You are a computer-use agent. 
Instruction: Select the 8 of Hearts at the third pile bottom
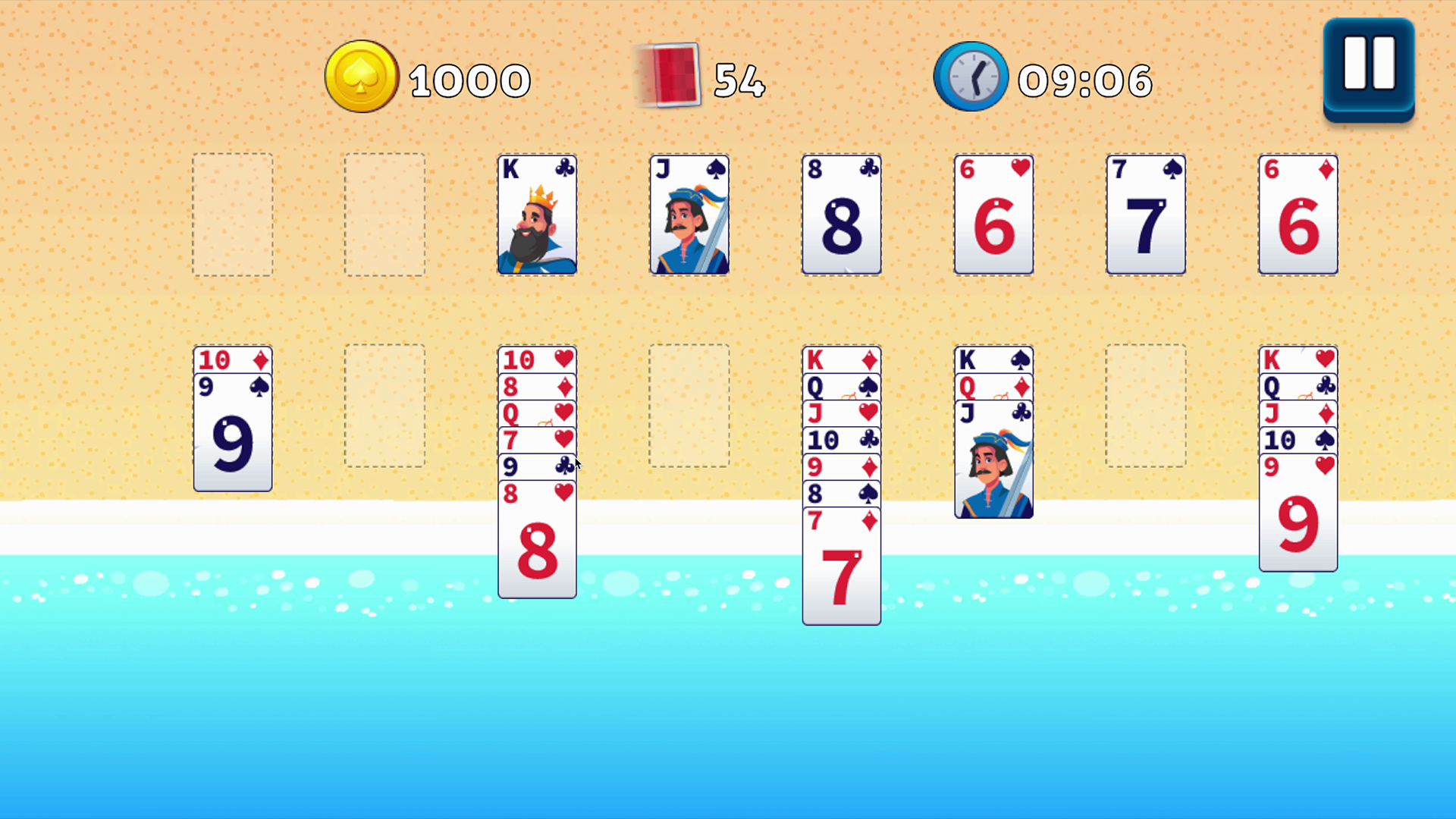(x=537, y=542)
